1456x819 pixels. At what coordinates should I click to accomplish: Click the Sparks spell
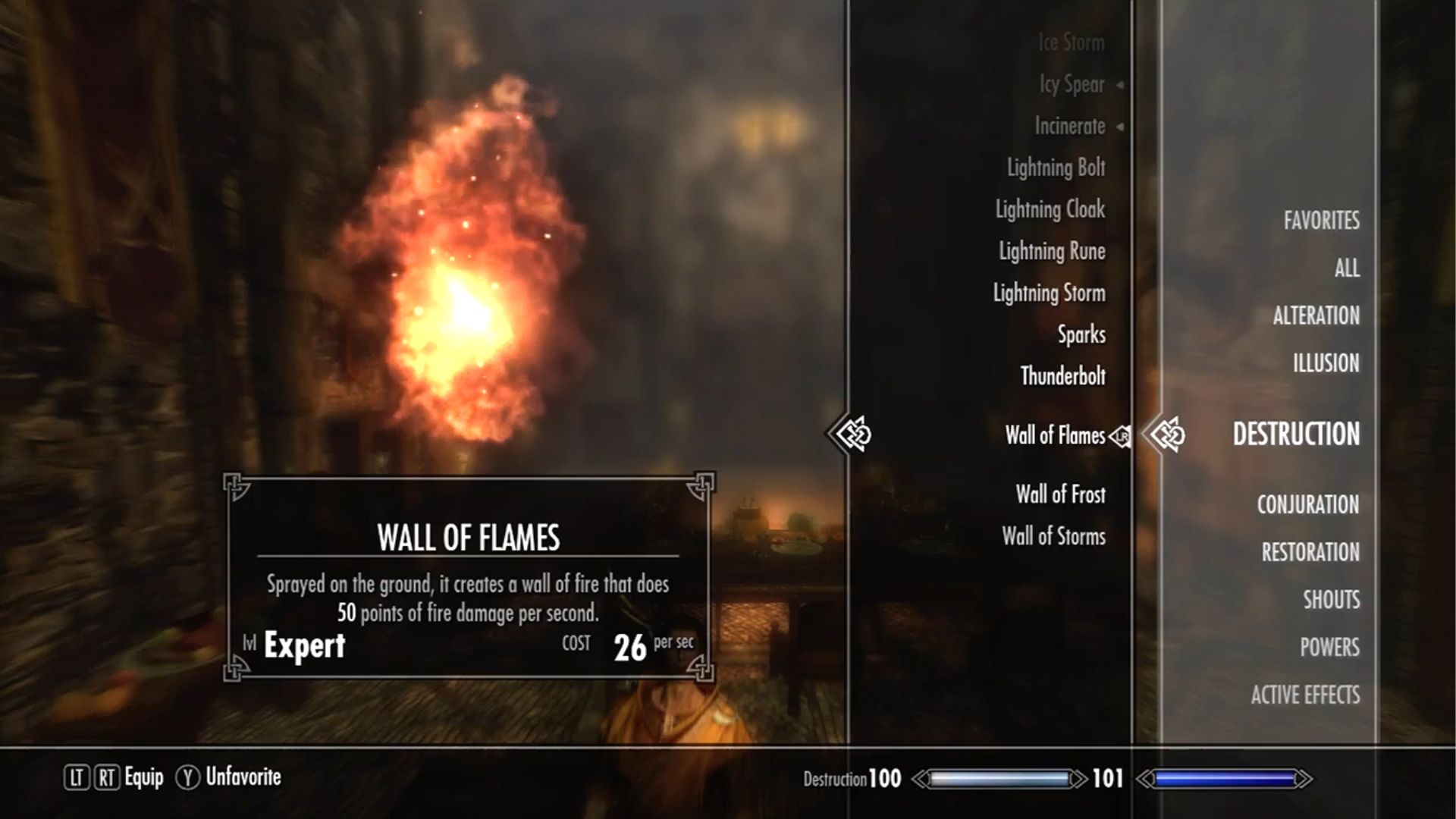[1081, 334]
